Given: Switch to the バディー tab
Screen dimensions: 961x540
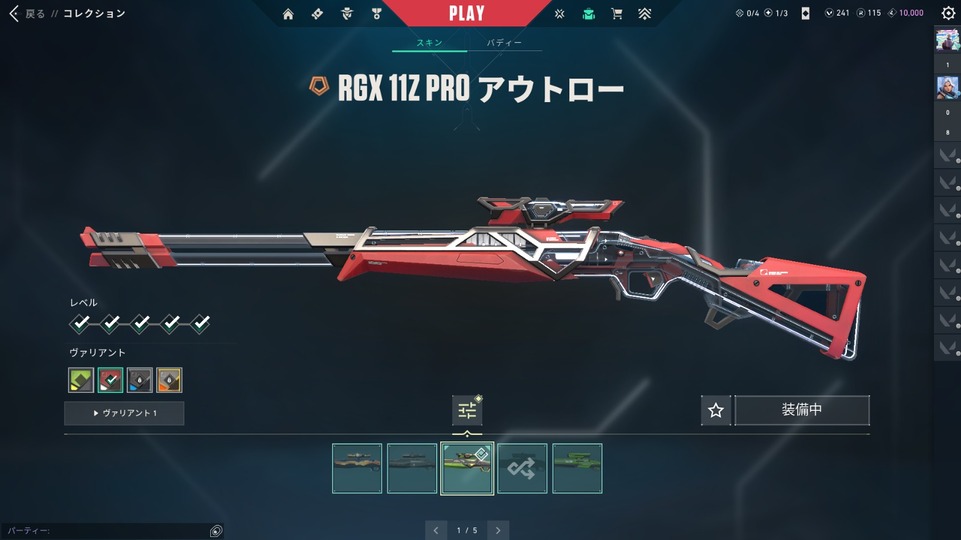Looking at the screenshot, I should click(x=504, y=43).
